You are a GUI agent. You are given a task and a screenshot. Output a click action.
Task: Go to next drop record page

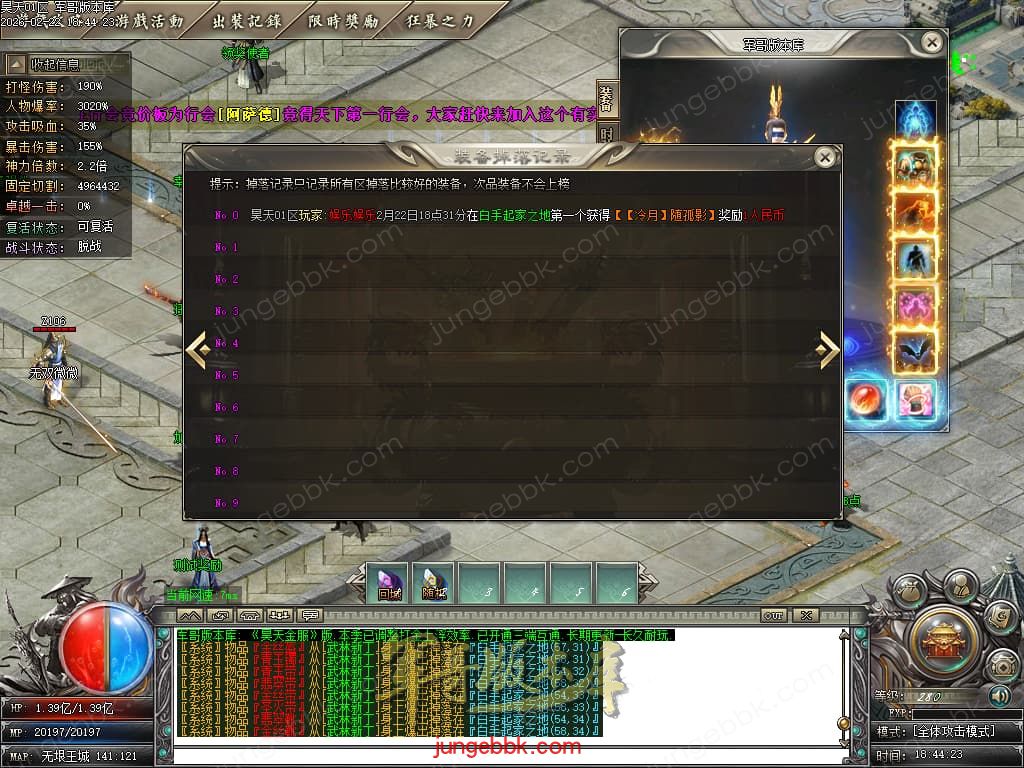coord(828,349)
